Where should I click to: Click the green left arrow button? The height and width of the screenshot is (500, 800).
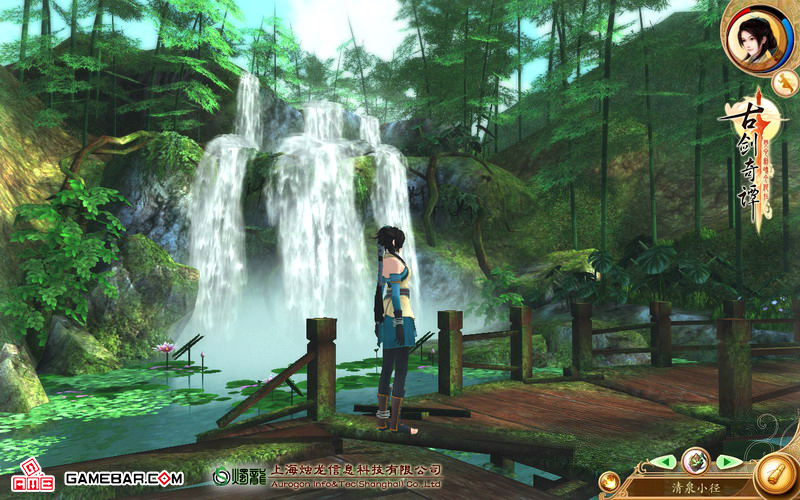[662, 462]
